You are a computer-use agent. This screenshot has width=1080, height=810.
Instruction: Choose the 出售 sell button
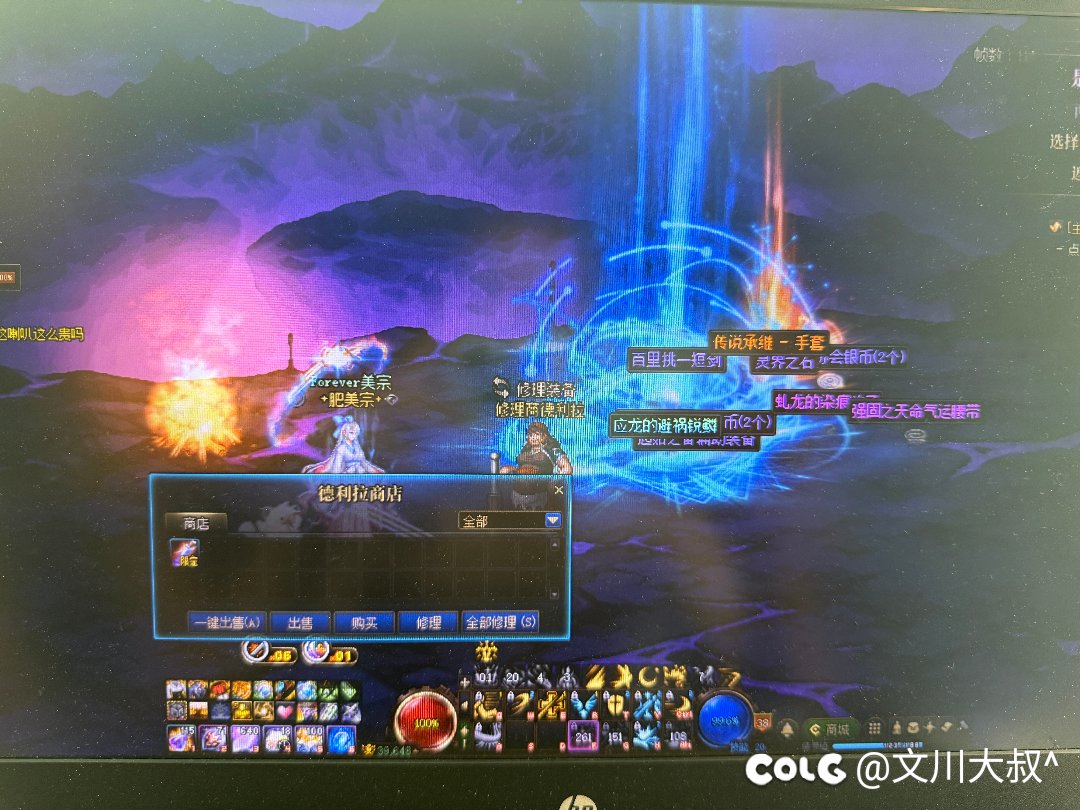click(x=299, y=622)
